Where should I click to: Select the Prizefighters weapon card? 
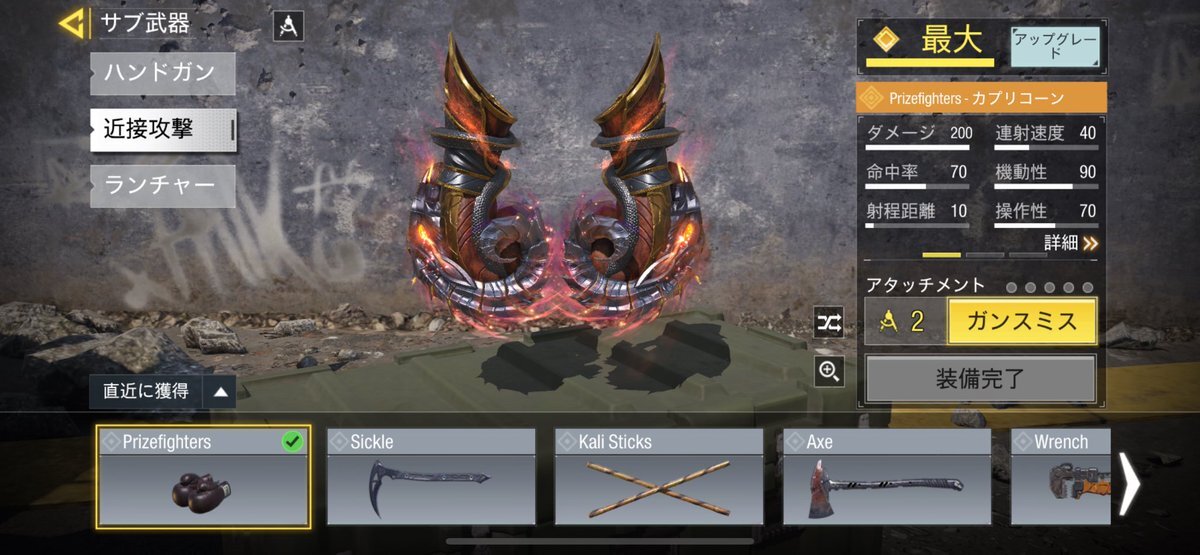[x=204, y=476]
